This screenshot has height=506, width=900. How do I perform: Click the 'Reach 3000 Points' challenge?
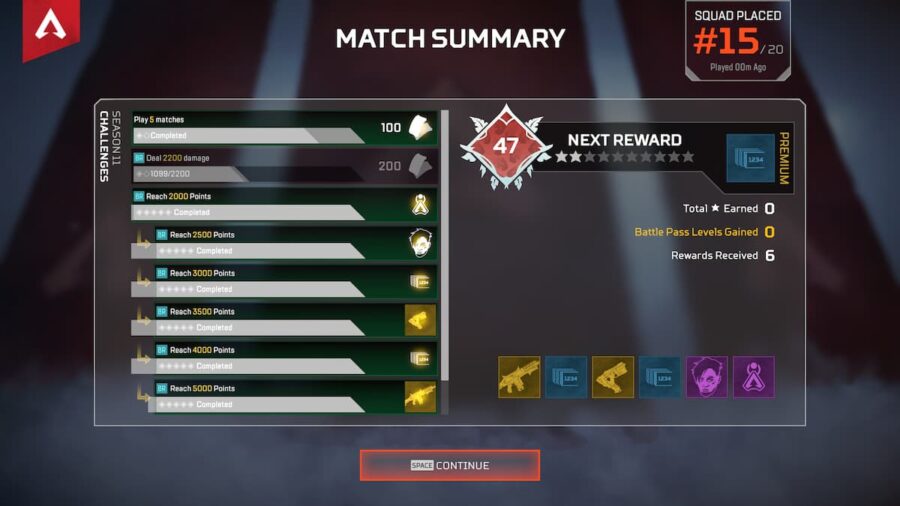295,281
